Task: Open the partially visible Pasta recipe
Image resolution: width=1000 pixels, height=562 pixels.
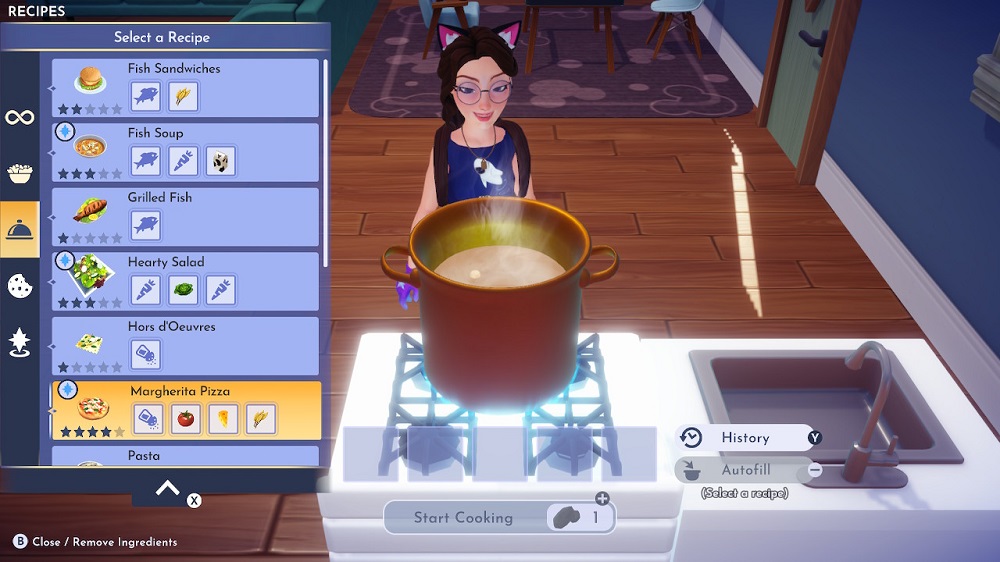Action: tap(185, 456)
